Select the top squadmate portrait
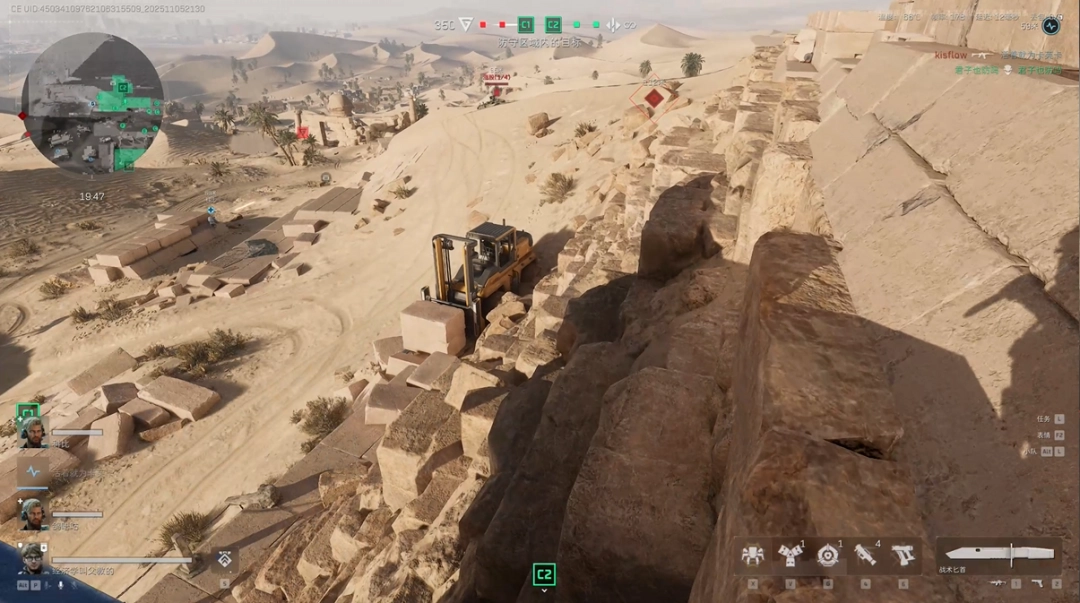This screenshot has width=1080, height=603. (33, 431)
